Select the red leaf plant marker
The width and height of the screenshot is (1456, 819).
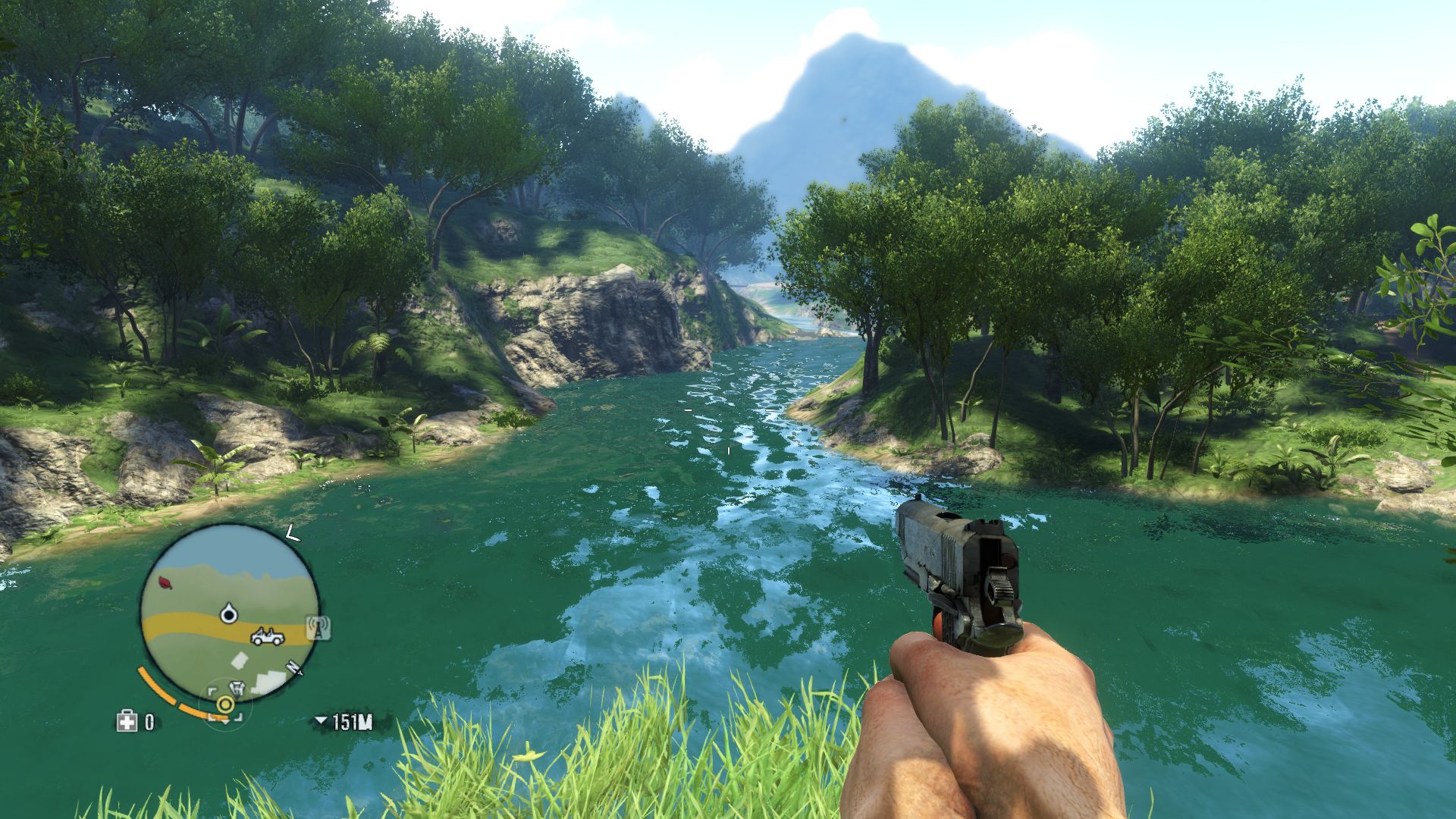coord(165,582)
